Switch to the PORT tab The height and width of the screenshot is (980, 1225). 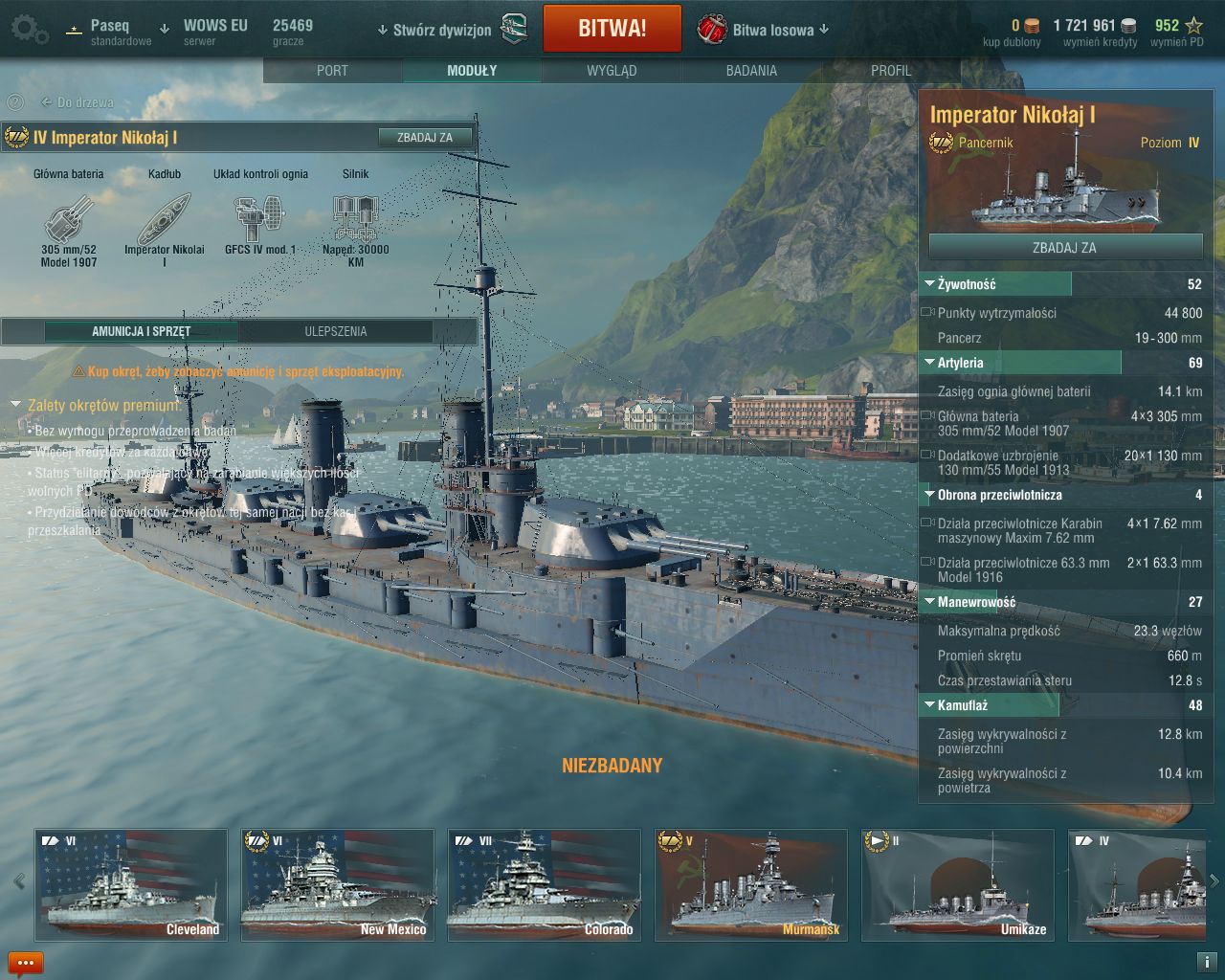pyautogui.click(x=332, y=71)
